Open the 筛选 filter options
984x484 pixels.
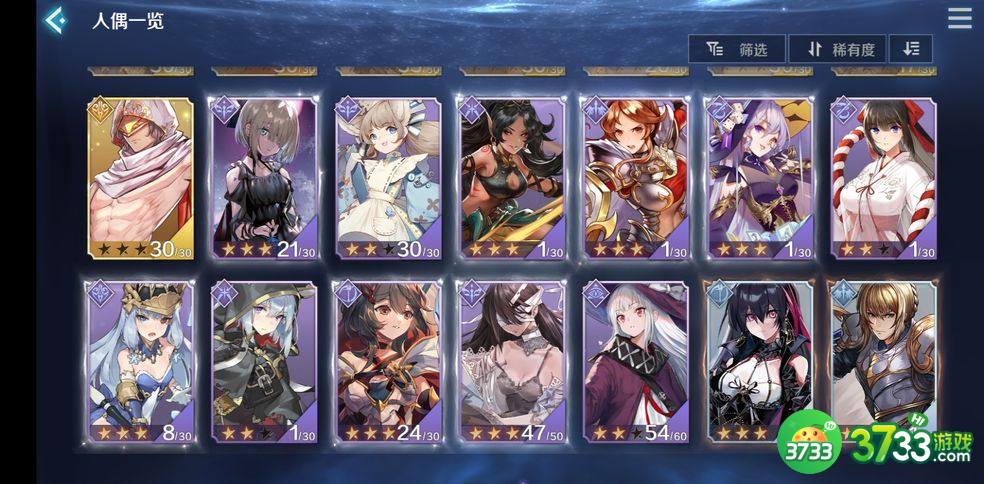tap(737, 49)
